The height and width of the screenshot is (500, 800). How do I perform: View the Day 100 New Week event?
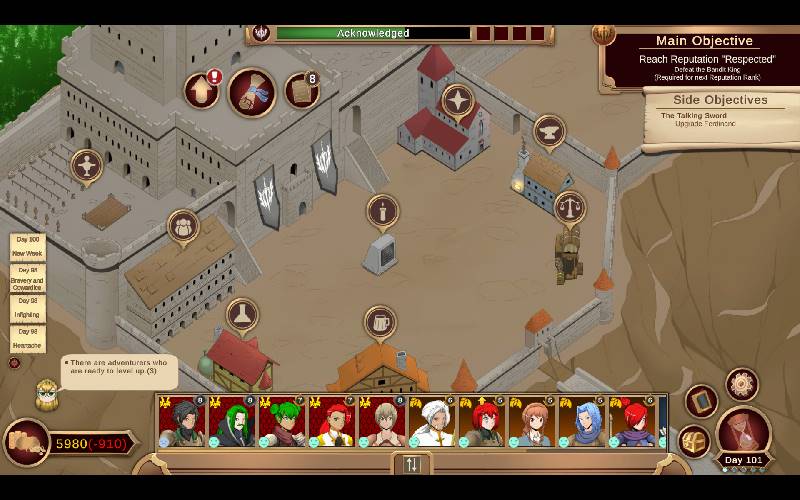tap(27, 246)
